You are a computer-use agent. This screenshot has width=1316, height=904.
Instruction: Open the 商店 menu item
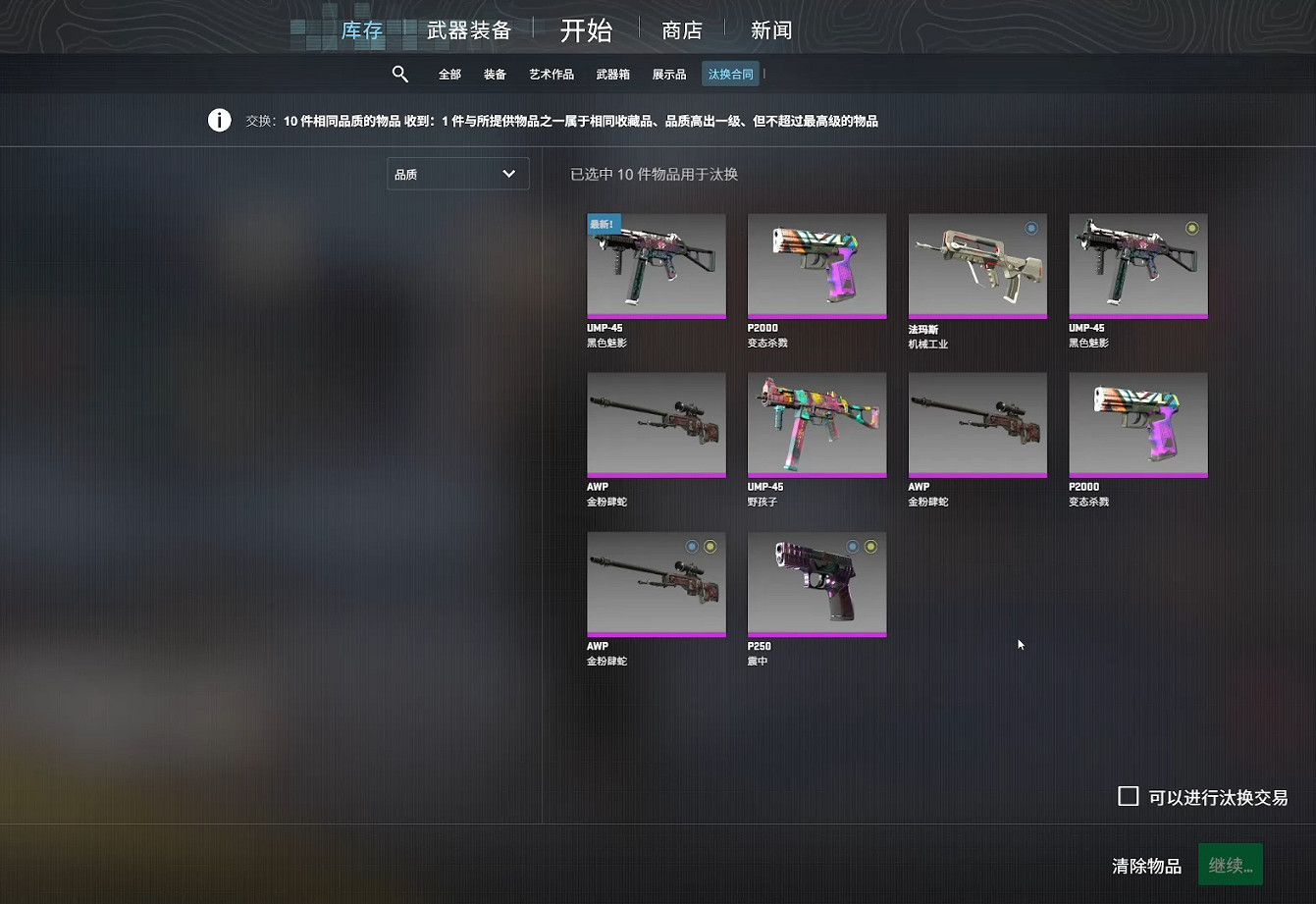click(683, 29)
